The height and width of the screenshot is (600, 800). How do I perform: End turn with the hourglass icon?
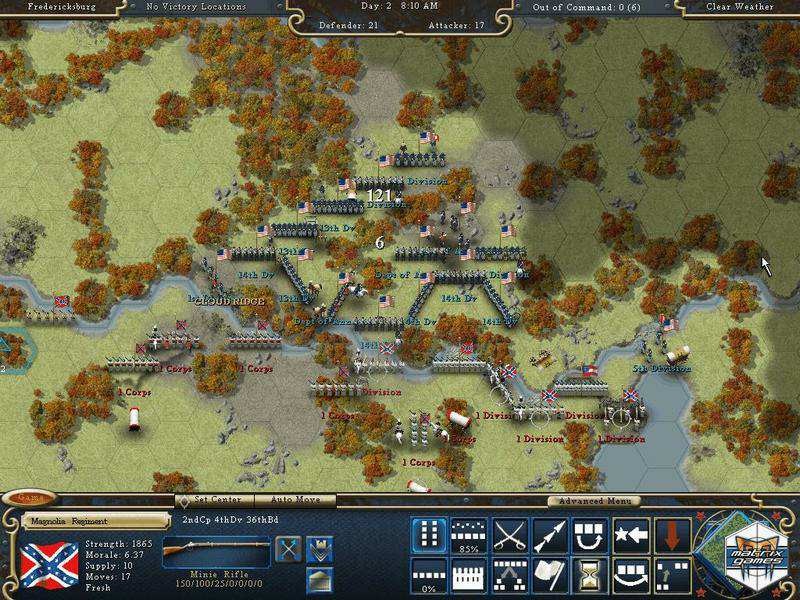point(589,574)
